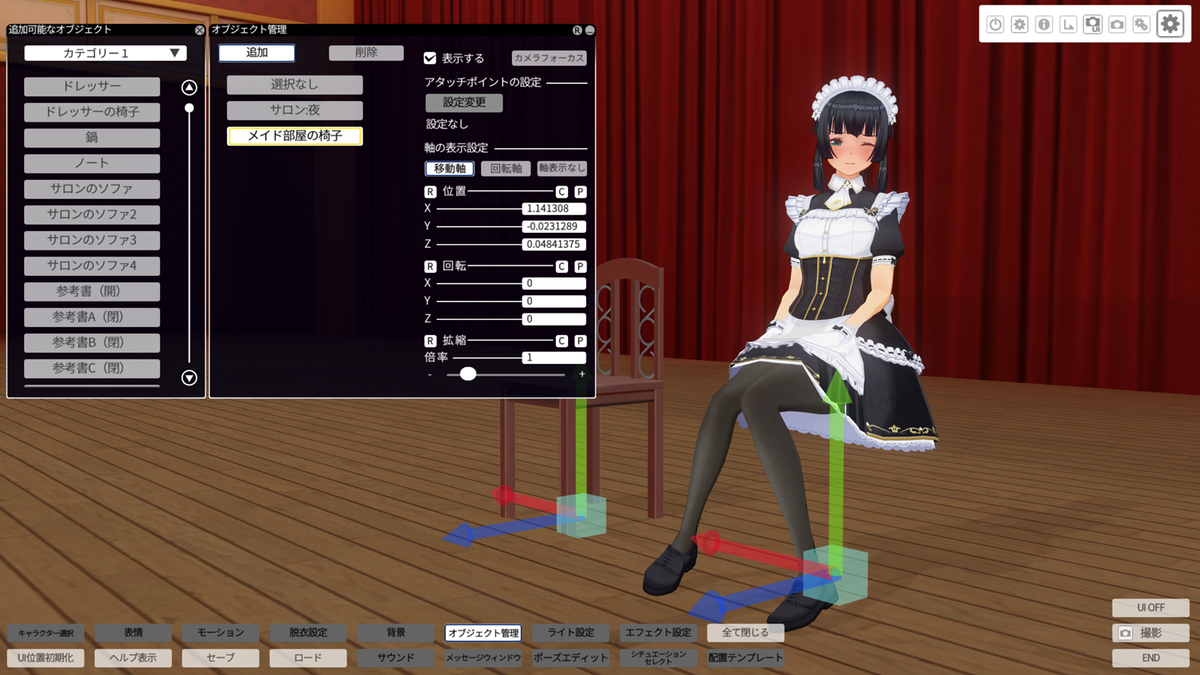Choose サロンのソファ object entry
Viewport: 1200px width, 675px height.
point(92,189)
